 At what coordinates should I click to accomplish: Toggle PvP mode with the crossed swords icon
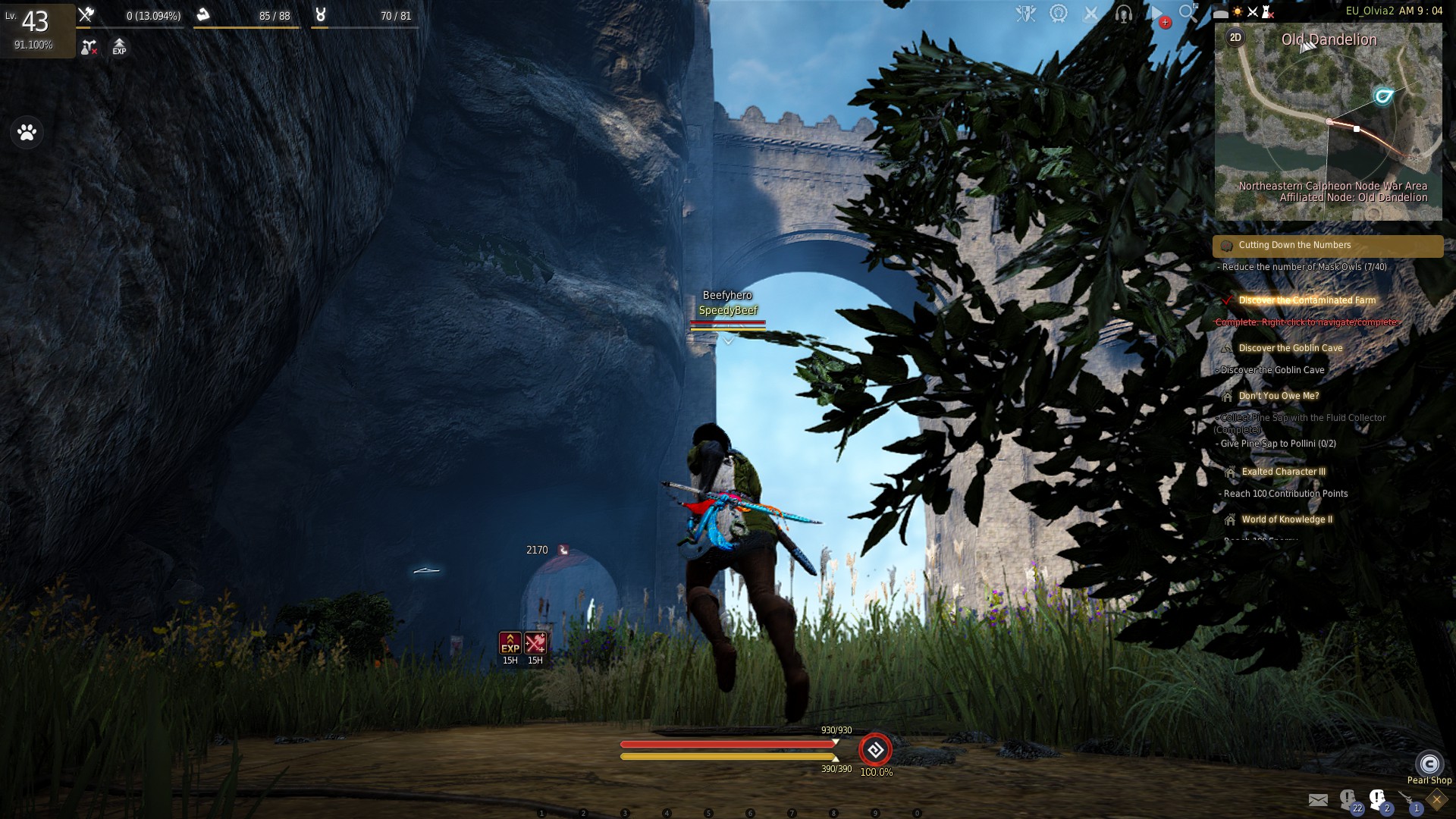pos(1090,13)
